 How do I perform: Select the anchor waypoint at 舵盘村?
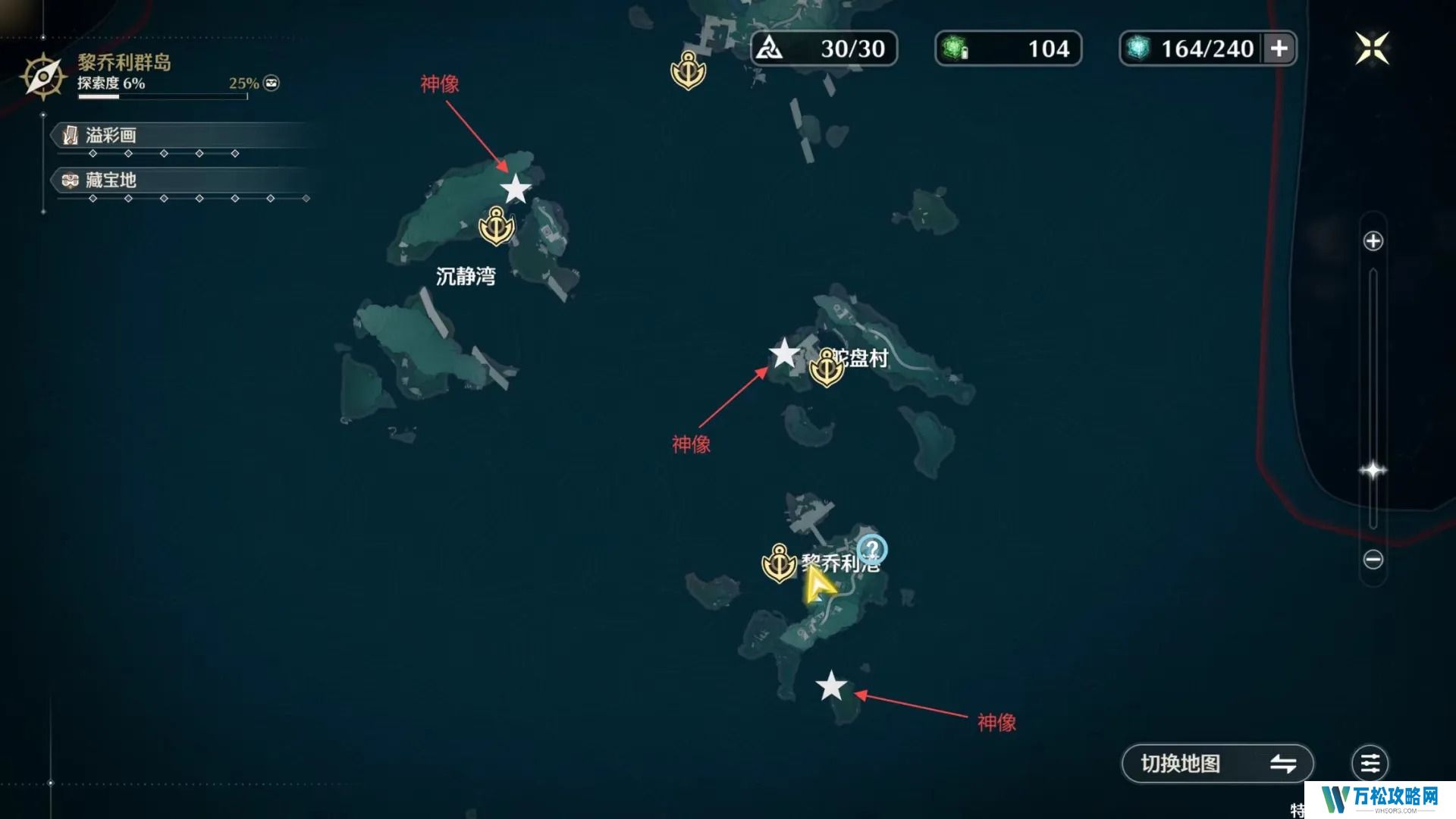[x=826, y=369]
